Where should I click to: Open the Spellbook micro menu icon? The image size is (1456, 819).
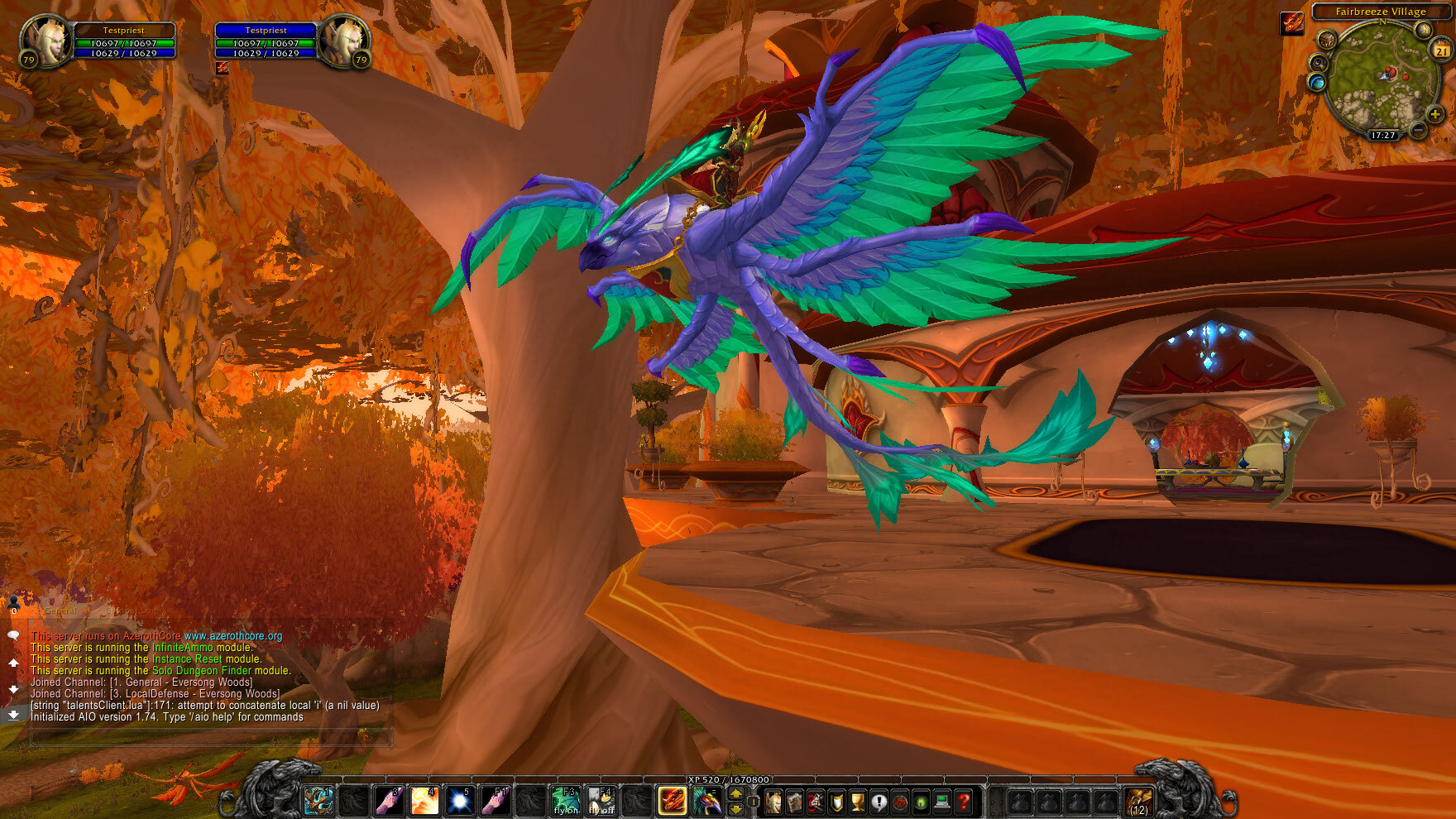[793, 802]
